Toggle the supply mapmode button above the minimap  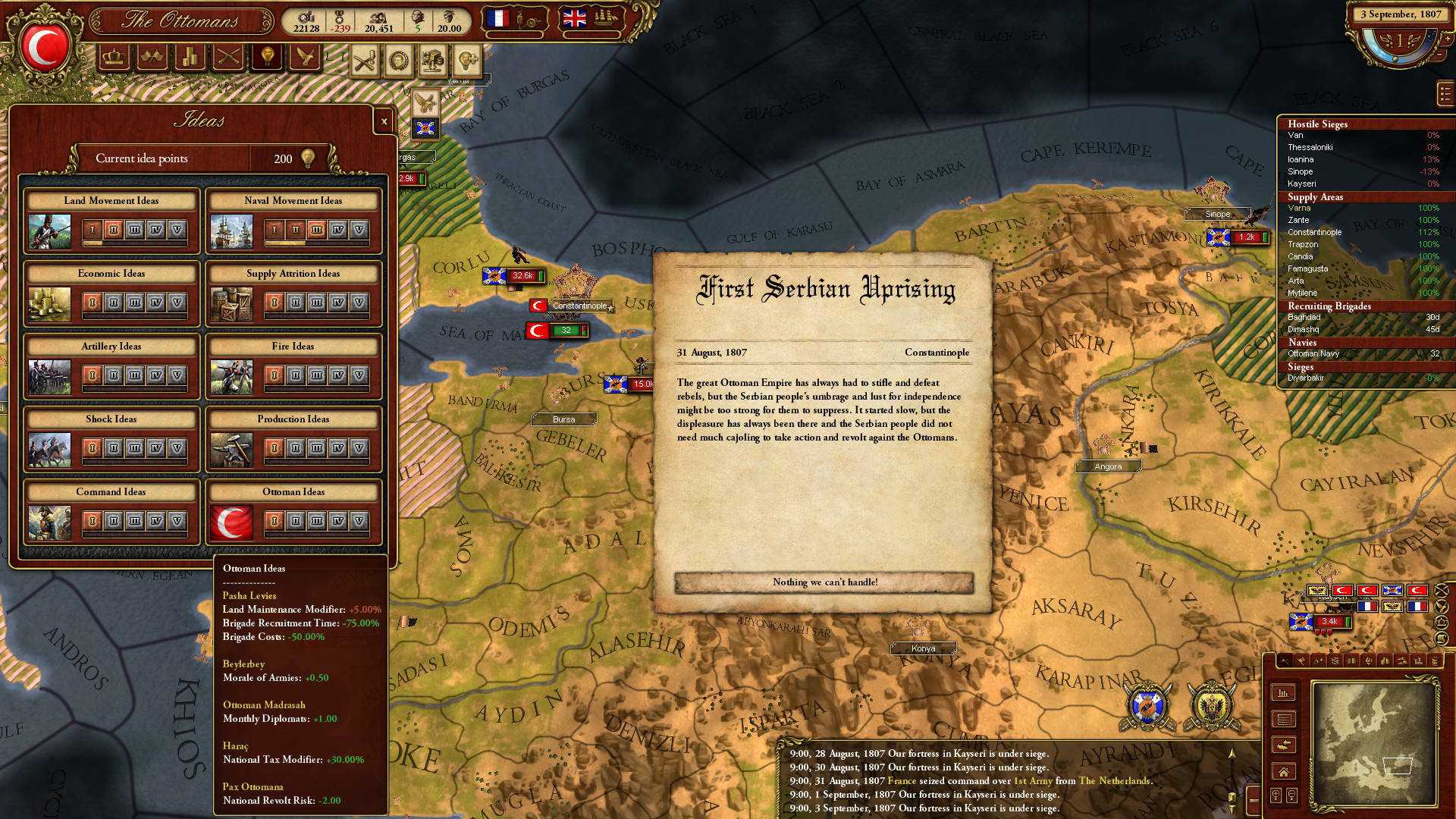pos(1384,661)
